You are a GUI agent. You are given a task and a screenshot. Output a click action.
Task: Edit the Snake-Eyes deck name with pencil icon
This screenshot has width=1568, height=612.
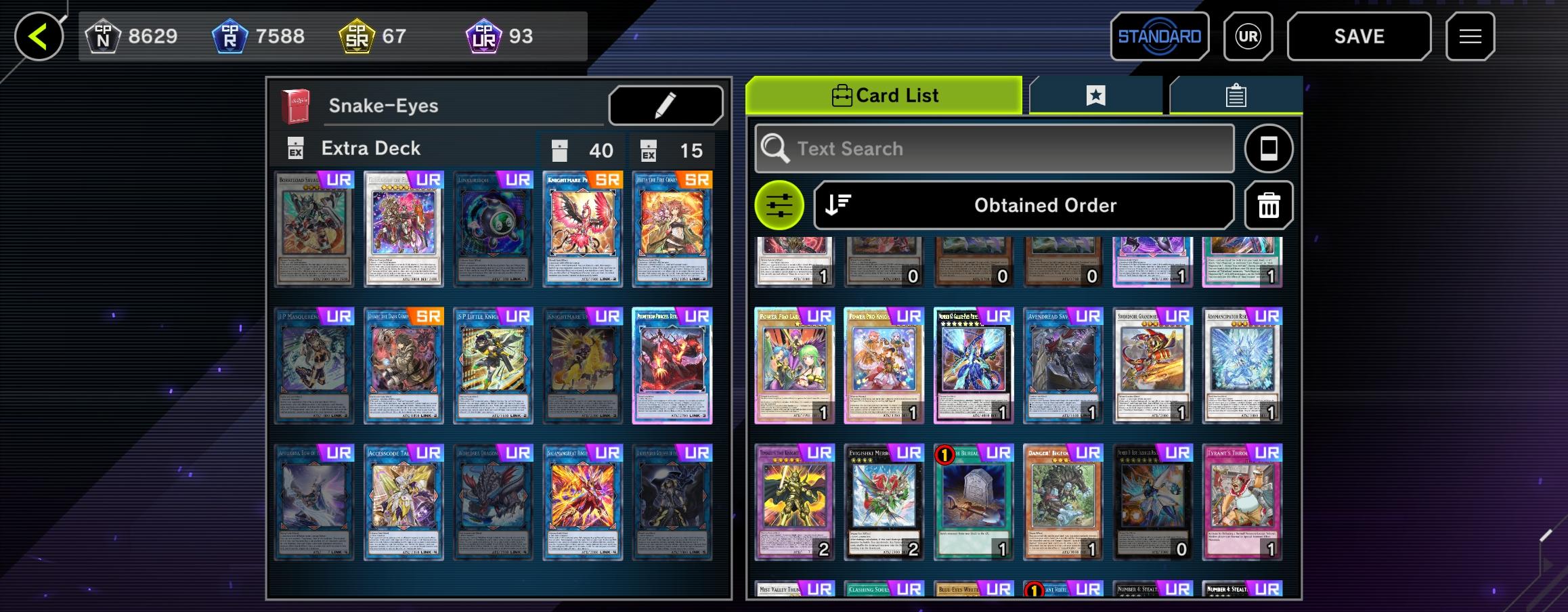pyautogui.click(x=665, y=105)
